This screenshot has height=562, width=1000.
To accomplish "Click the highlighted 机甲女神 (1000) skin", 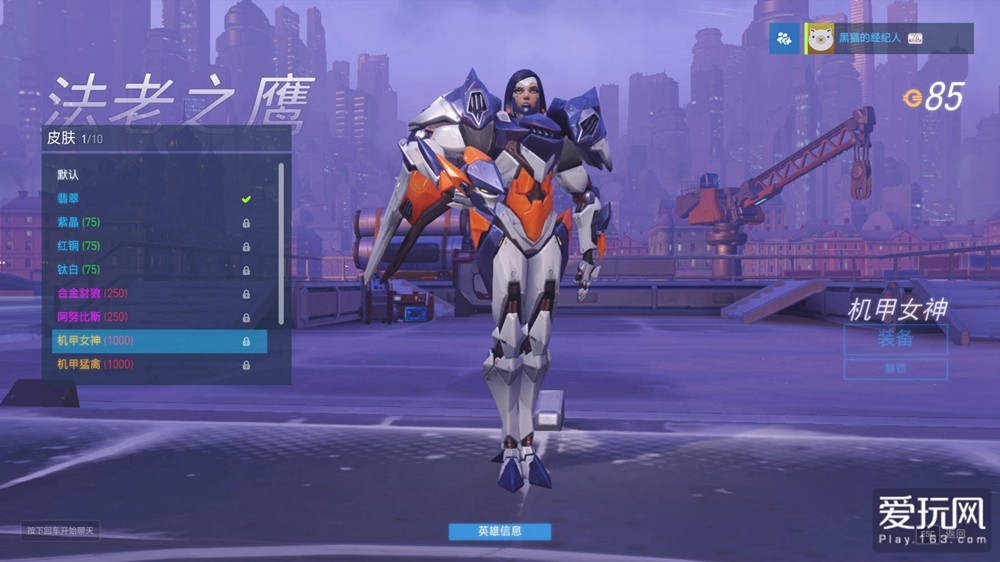I will click(x=159, y=341).
